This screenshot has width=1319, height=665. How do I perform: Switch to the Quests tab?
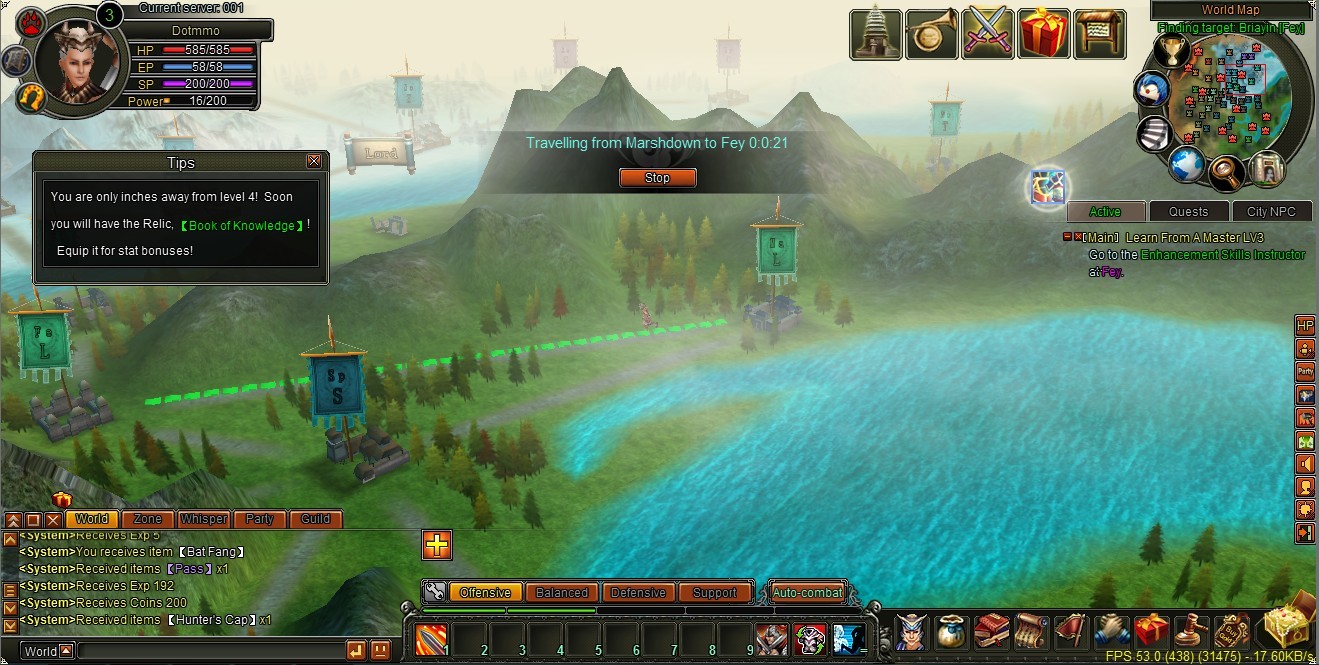tap(1188, 211)
